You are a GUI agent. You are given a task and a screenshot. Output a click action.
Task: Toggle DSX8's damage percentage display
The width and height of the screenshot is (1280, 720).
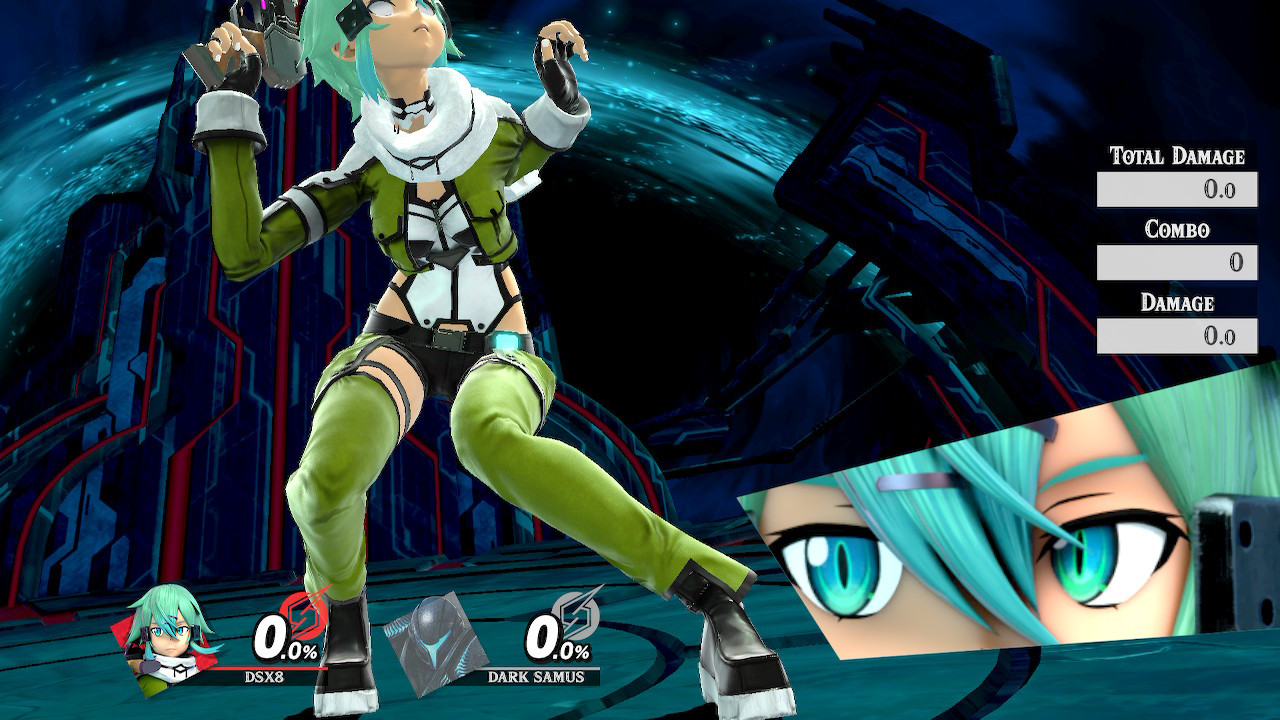(285, 637)
